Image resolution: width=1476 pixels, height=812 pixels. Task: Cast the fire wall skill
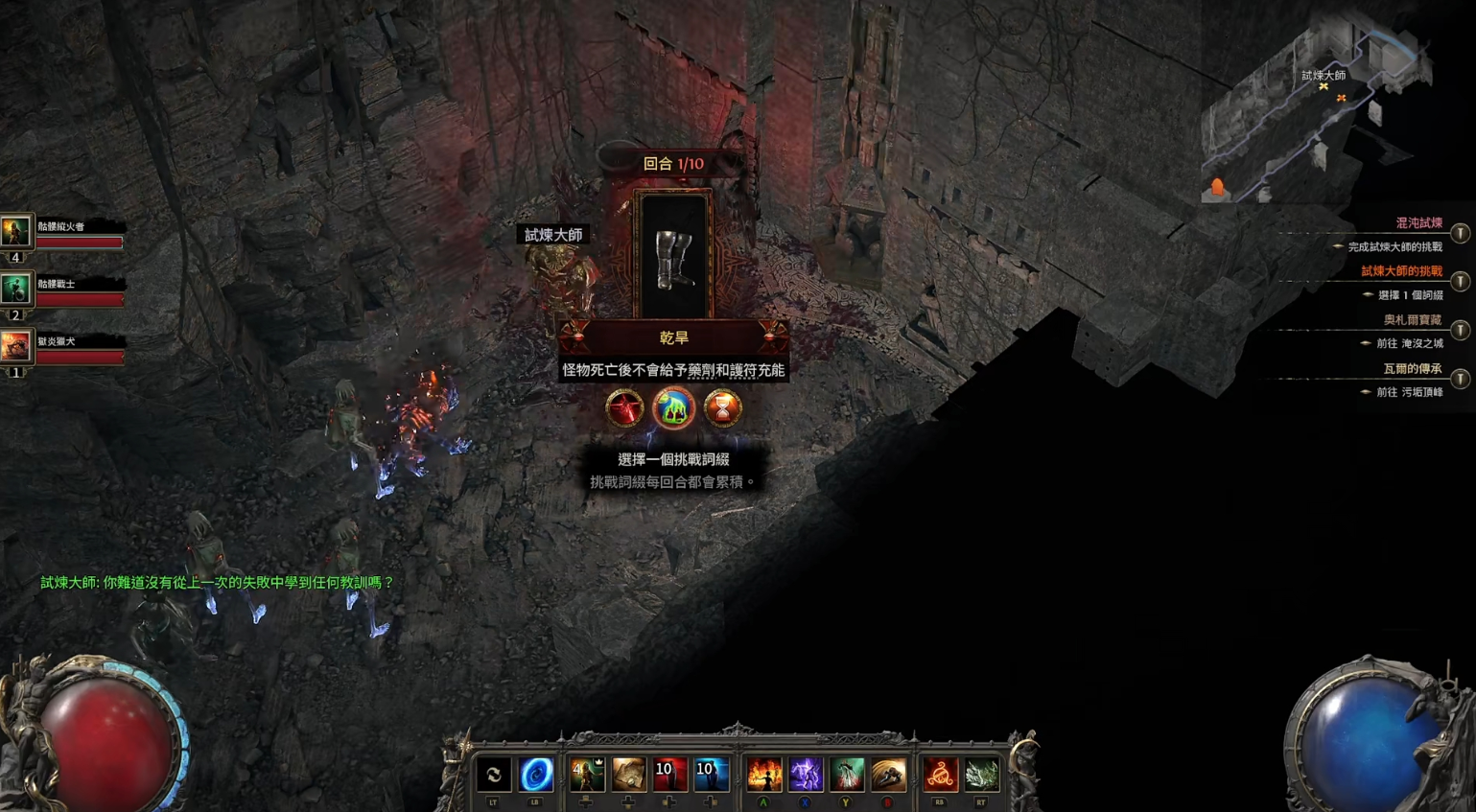(764, 775)
